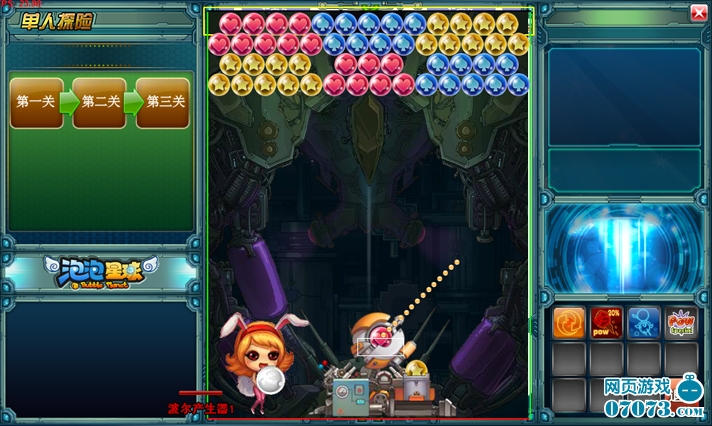Use the blue character silhouette item
The image size is (712, 426).
(x=643, y=322)
